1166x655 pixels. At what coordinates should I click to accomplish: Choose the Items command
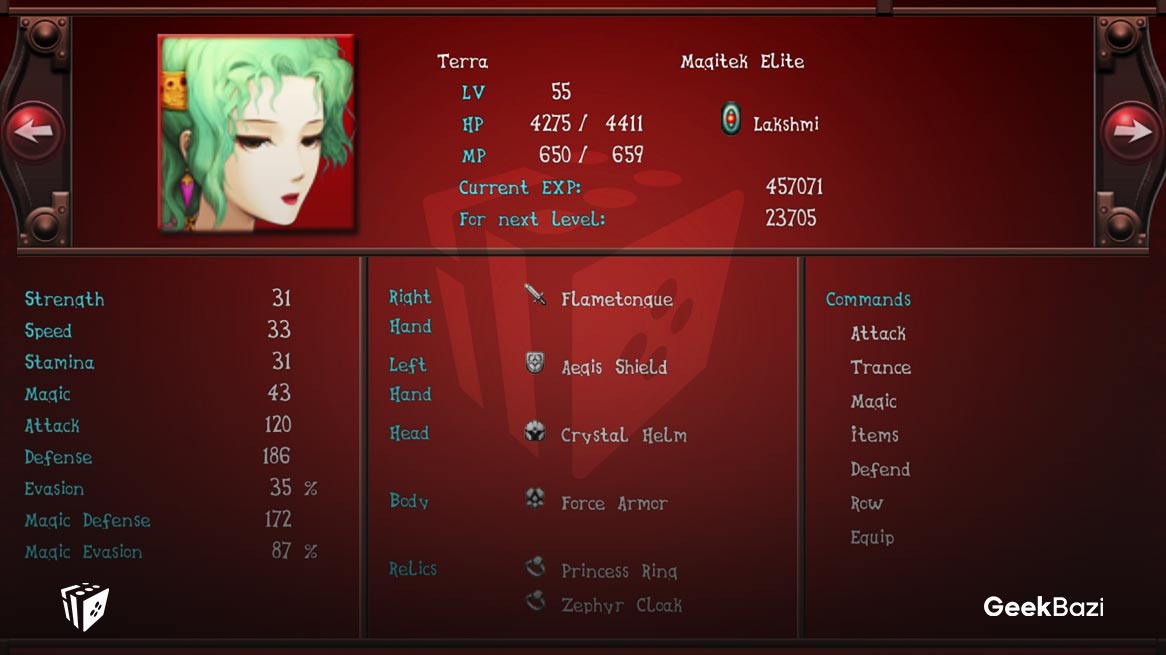coord(874,435)
